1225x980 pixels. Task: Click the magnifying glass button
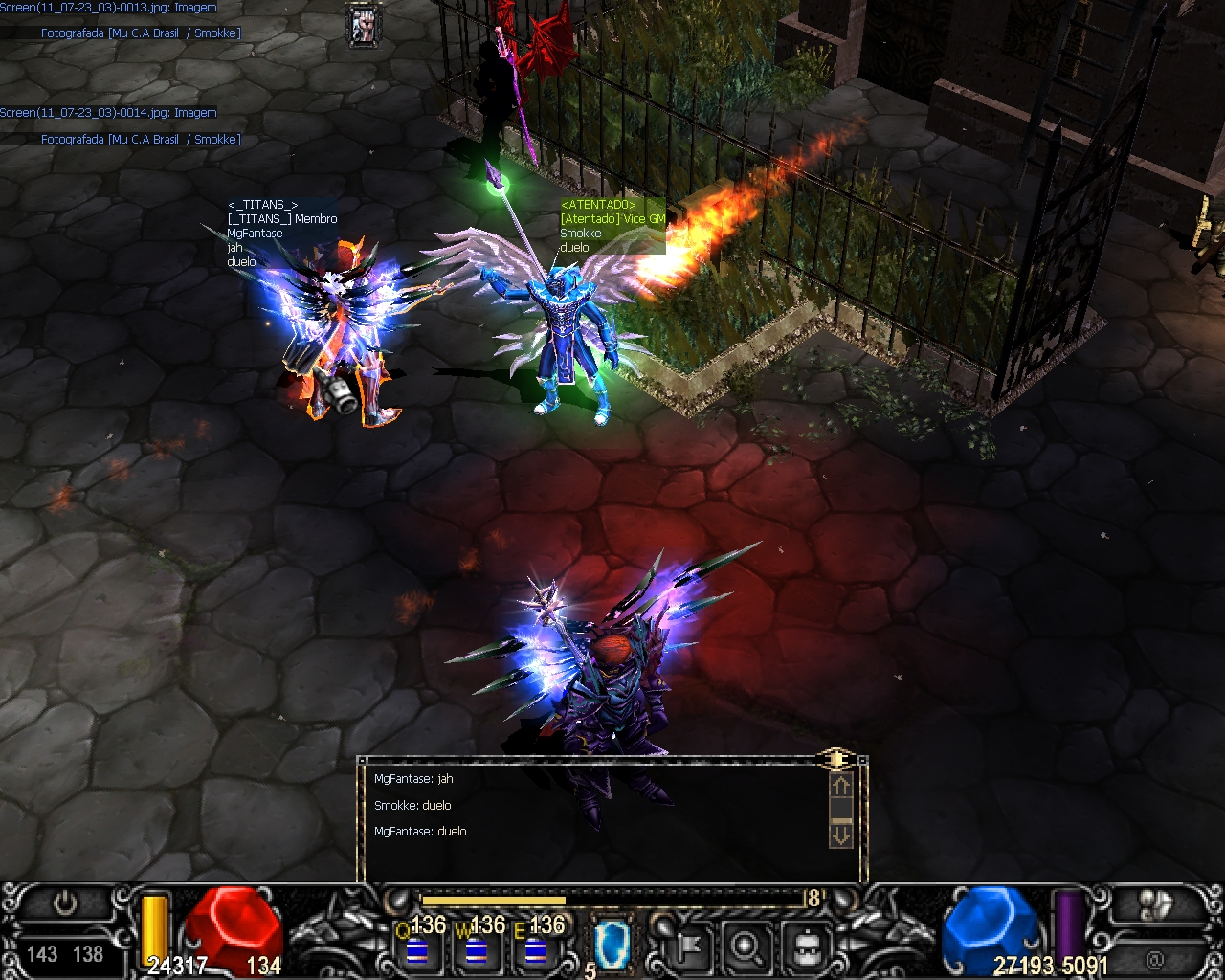click(x=745, y=947)
